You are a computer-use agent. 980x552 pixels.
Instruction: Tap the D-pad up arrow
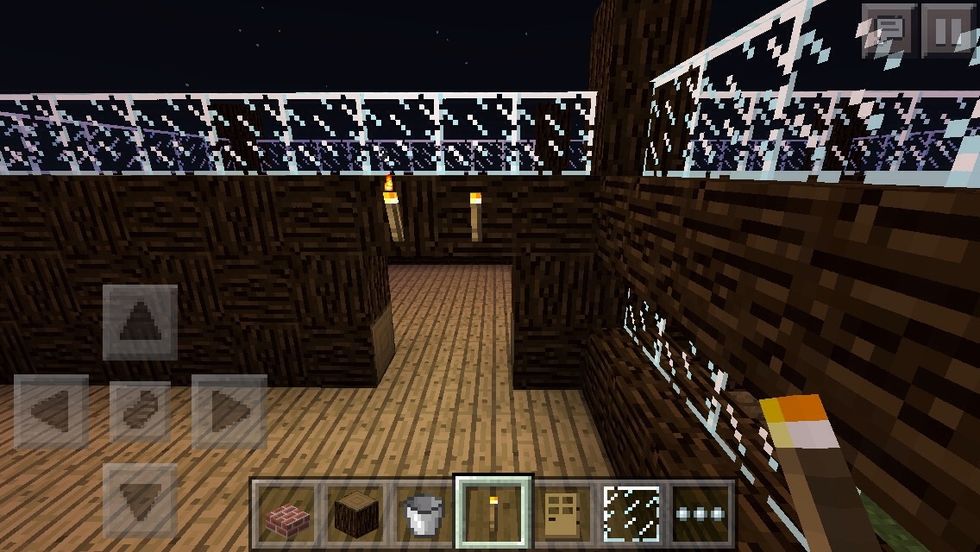[140, 322]
